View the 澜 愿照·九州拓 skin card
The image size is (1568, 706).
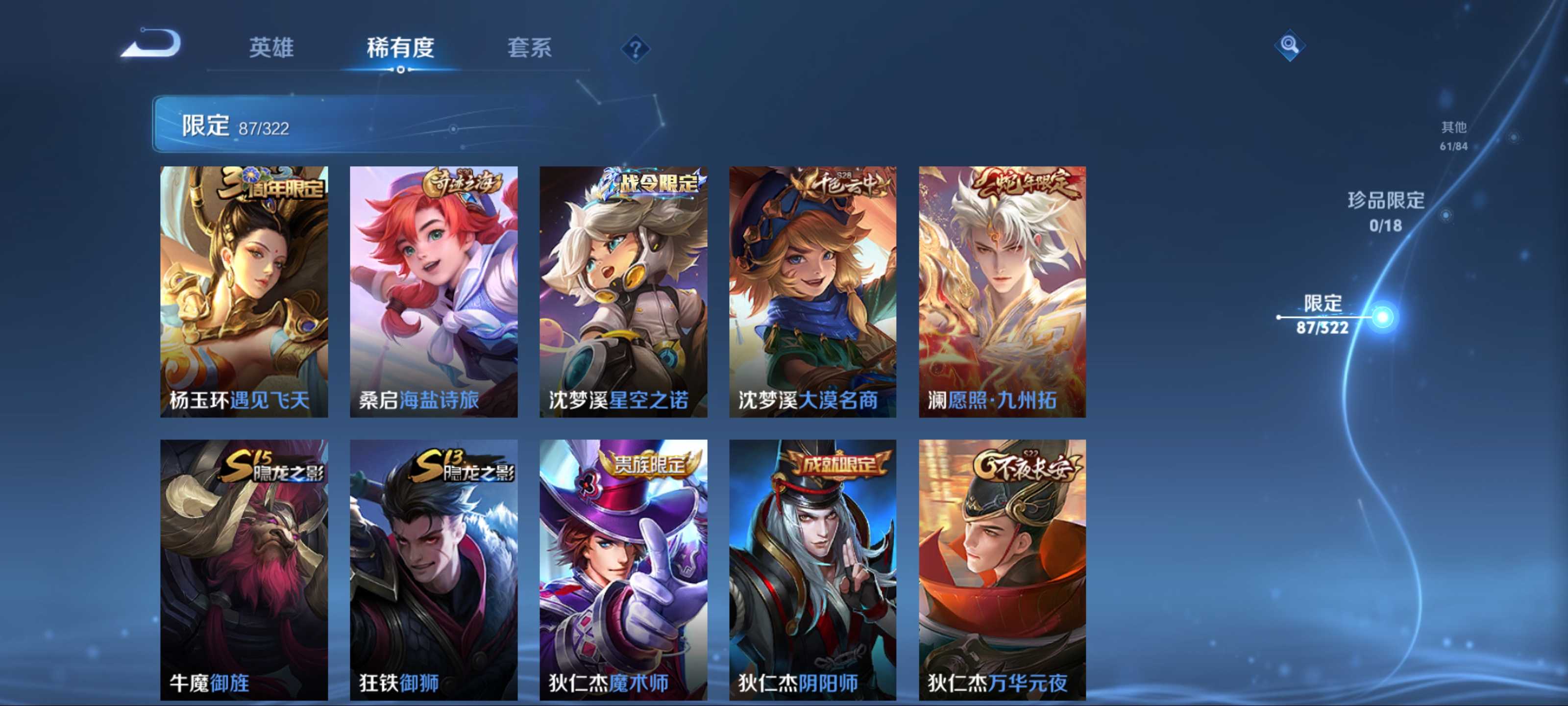1002,291
